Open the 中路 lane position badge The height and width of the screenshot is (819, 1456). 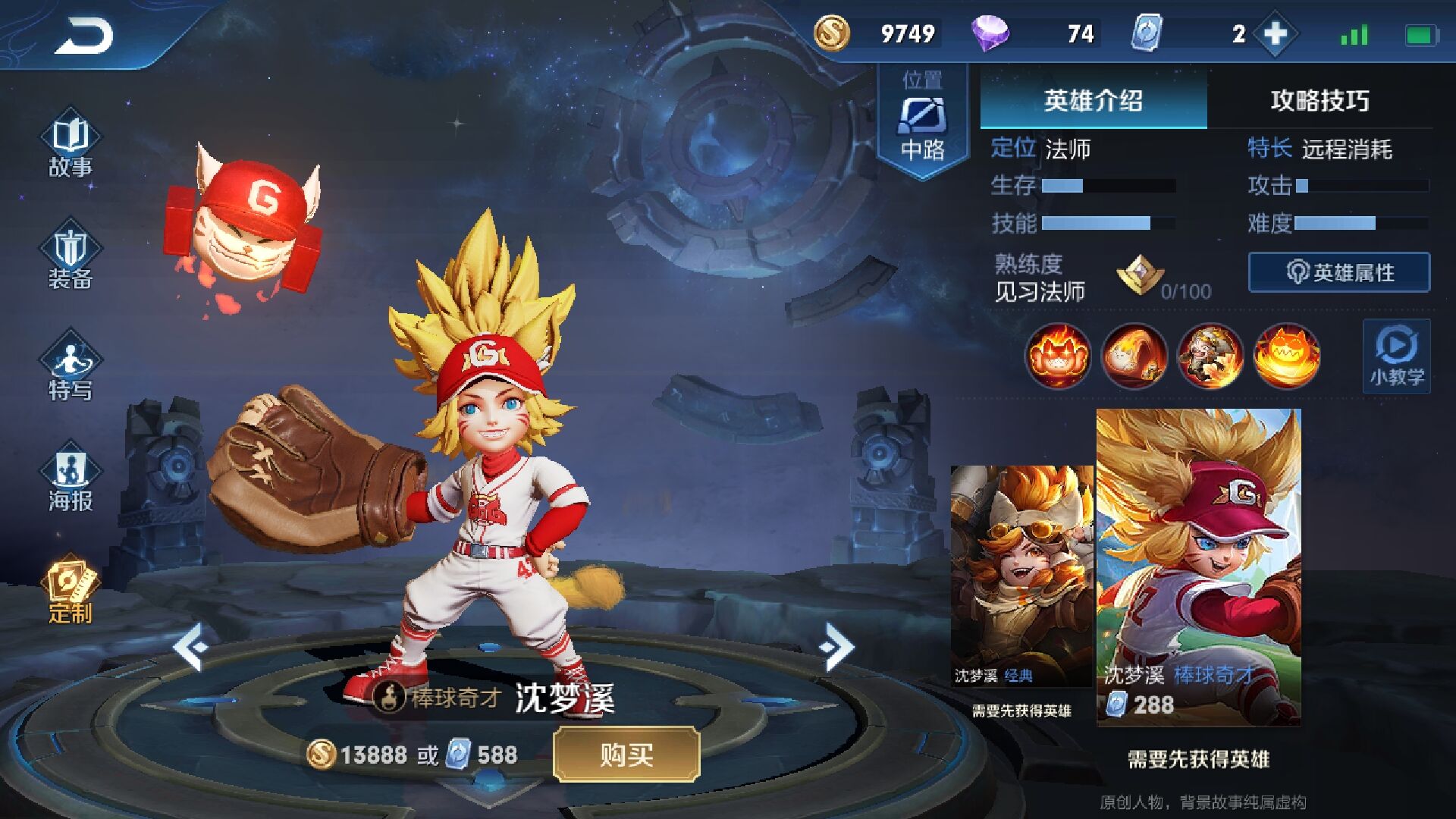click(x=922, y=121)
